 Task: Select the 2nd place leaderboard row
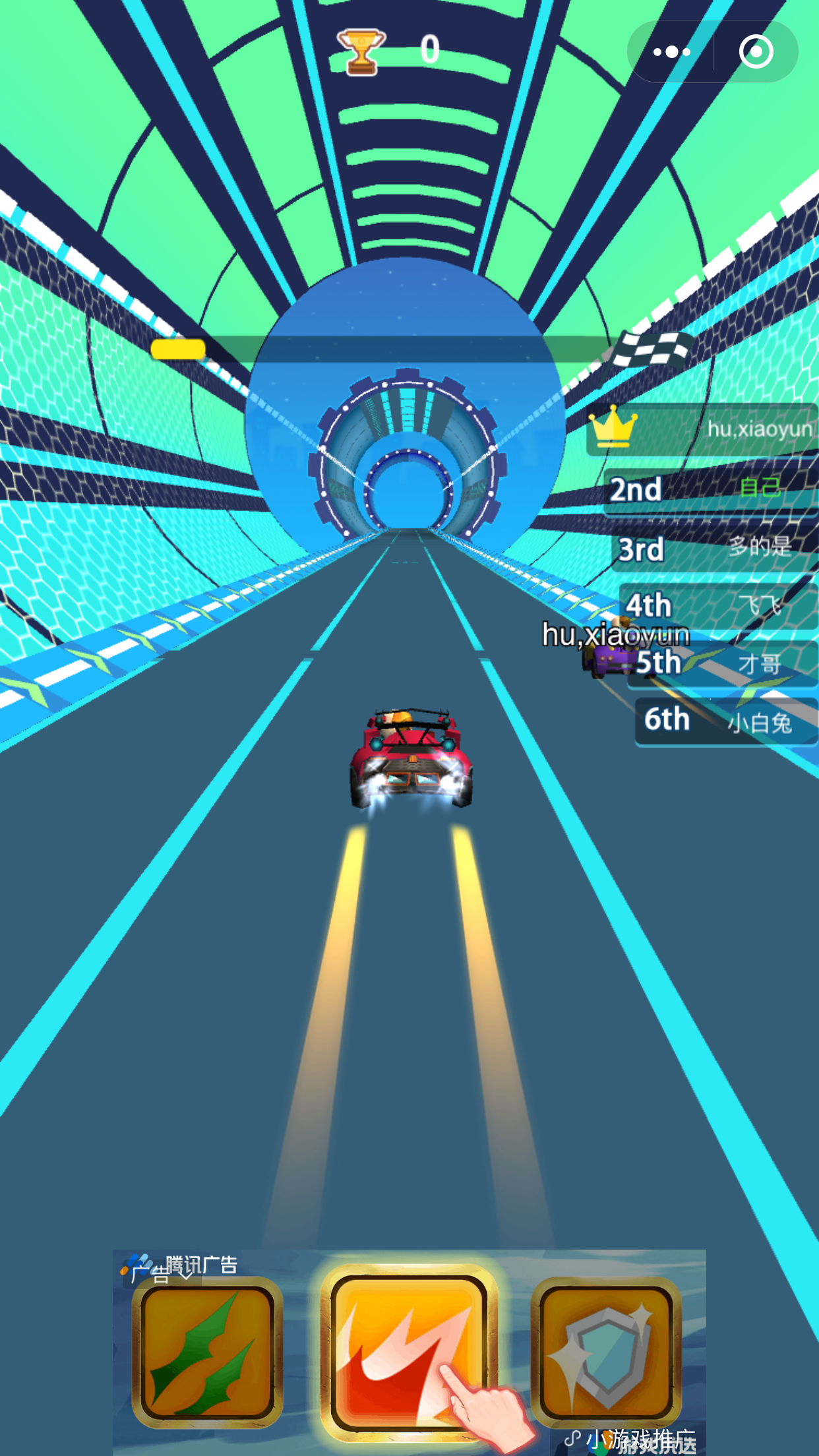coord(711,489)
